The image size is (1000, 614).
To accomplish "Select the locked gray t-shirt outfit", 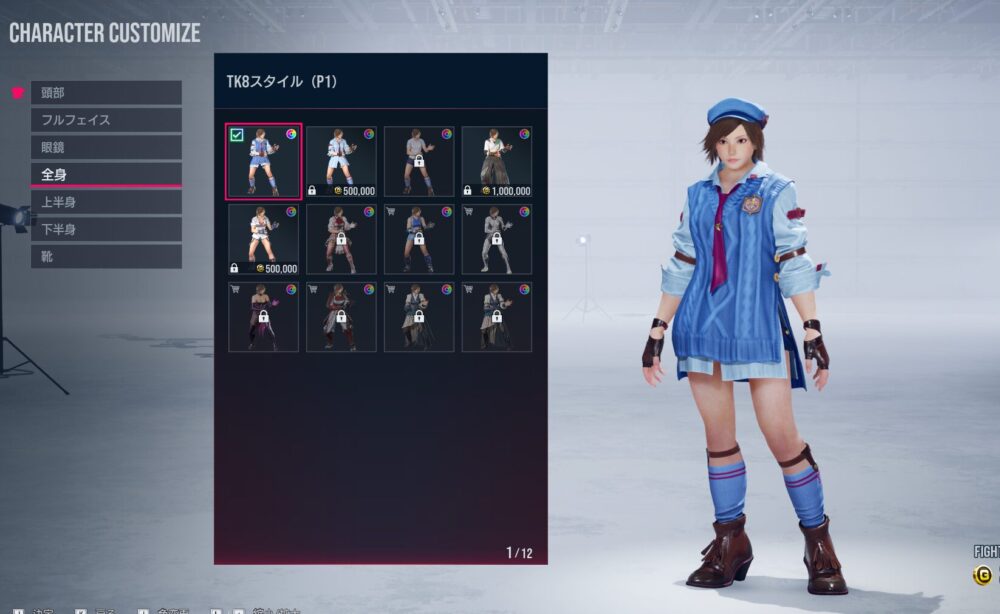I will (419, 161).
